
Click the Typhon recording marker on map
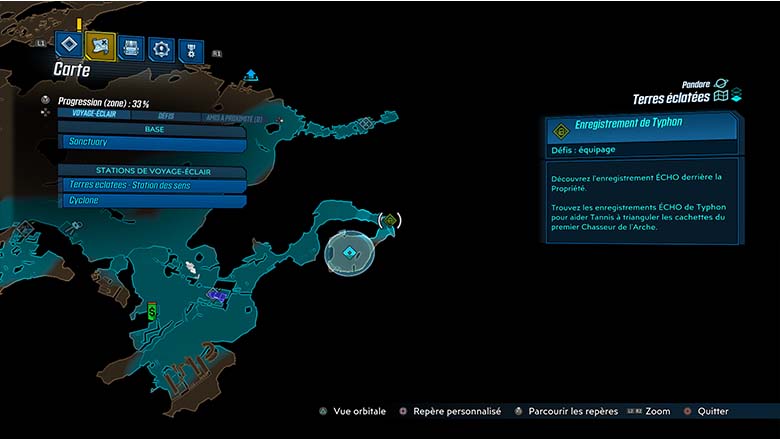tap(390, 219)
